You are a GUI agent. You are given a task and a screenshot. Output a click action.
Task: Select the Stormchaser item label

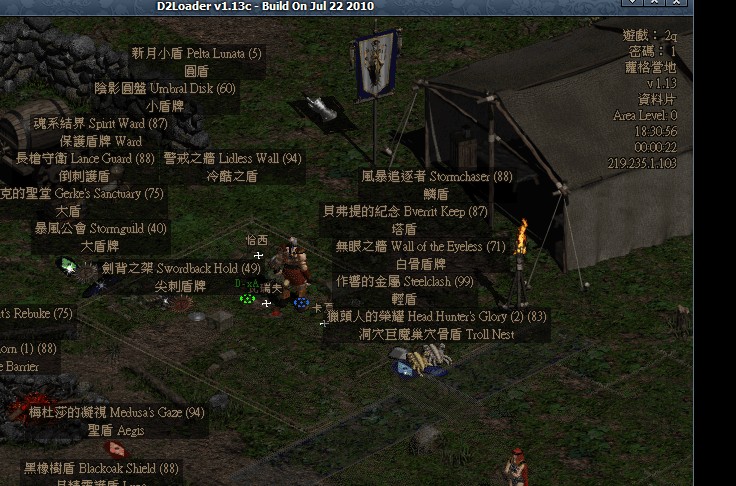[x=436, y=176]
